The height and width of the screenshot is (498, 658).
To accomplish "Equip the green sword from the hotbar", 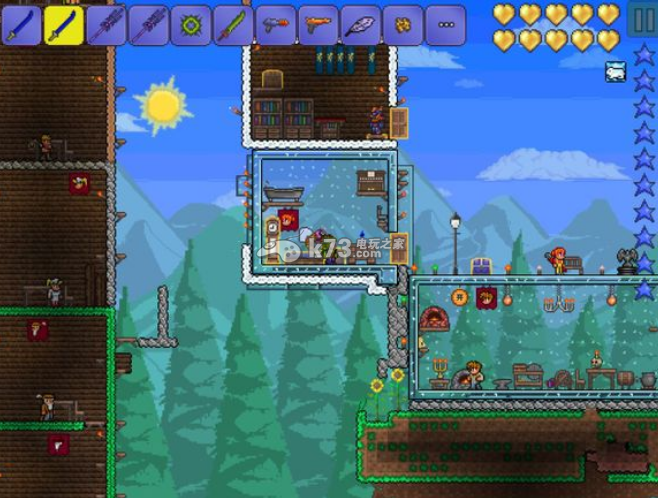I will point(234,24).
